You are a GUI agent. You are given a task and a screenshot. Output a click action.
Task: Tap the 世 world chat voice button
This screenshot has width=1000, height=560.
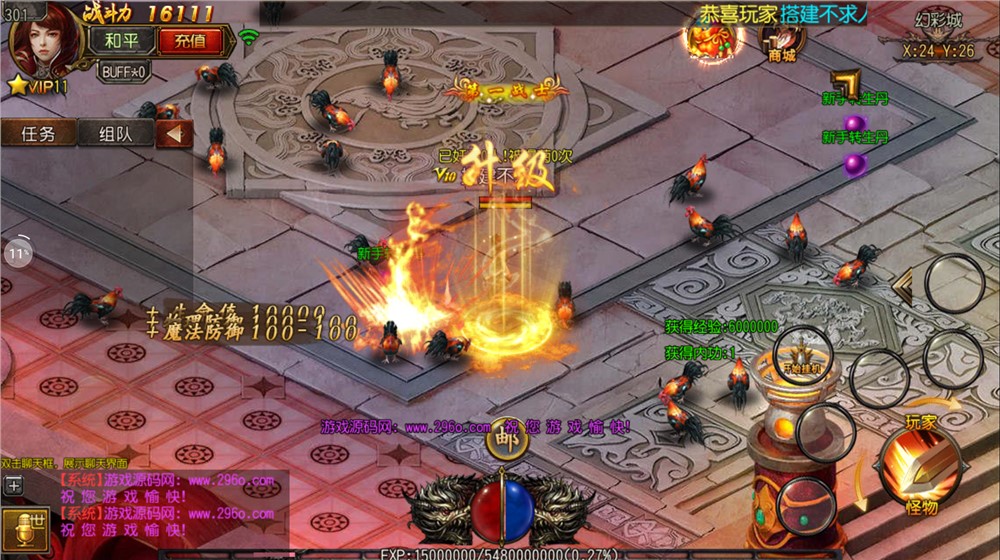click(24, 527)
